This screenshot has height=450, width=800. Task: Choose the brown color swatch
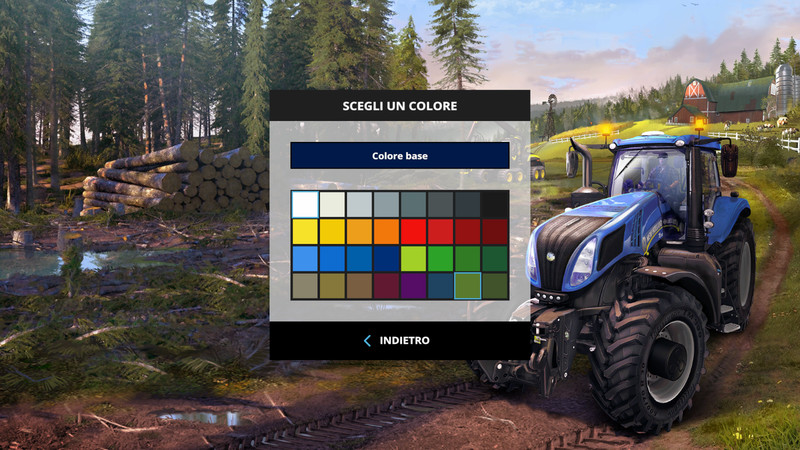pos(359,286)
